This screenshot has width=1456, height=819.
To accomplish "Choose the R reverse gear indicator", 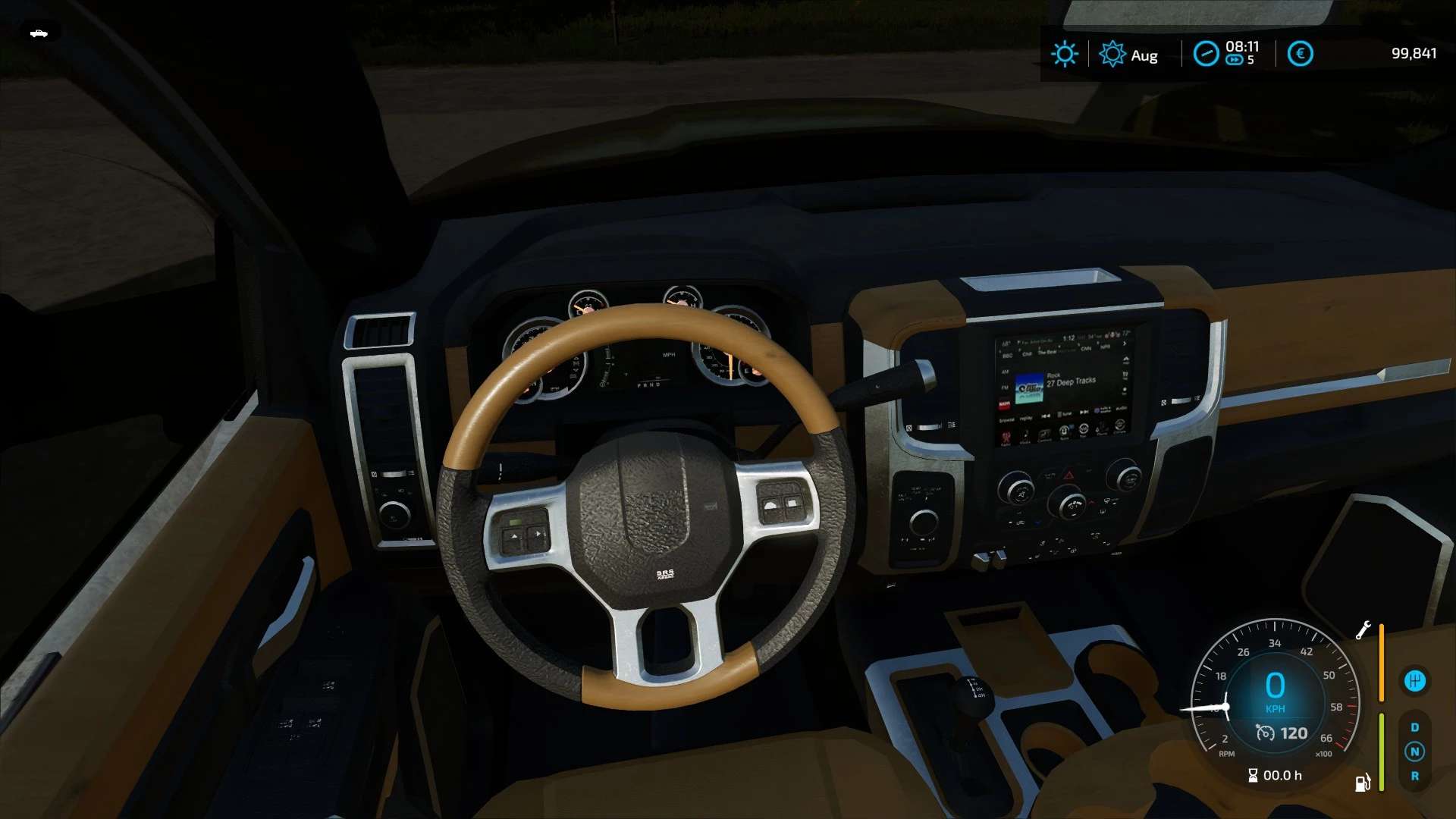I will click(x=1414, y=776).
